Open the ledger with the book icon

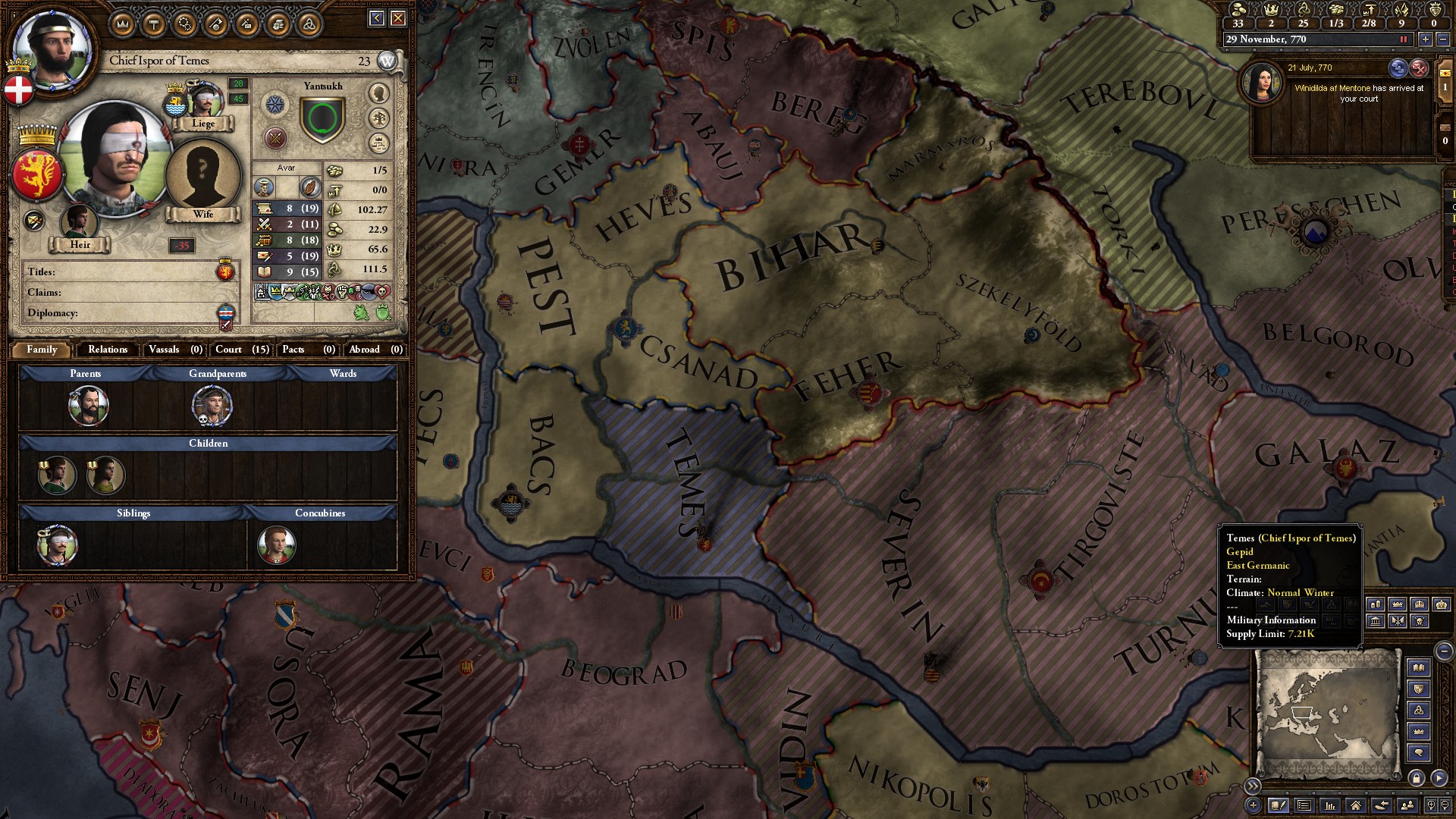point(1419,668)
